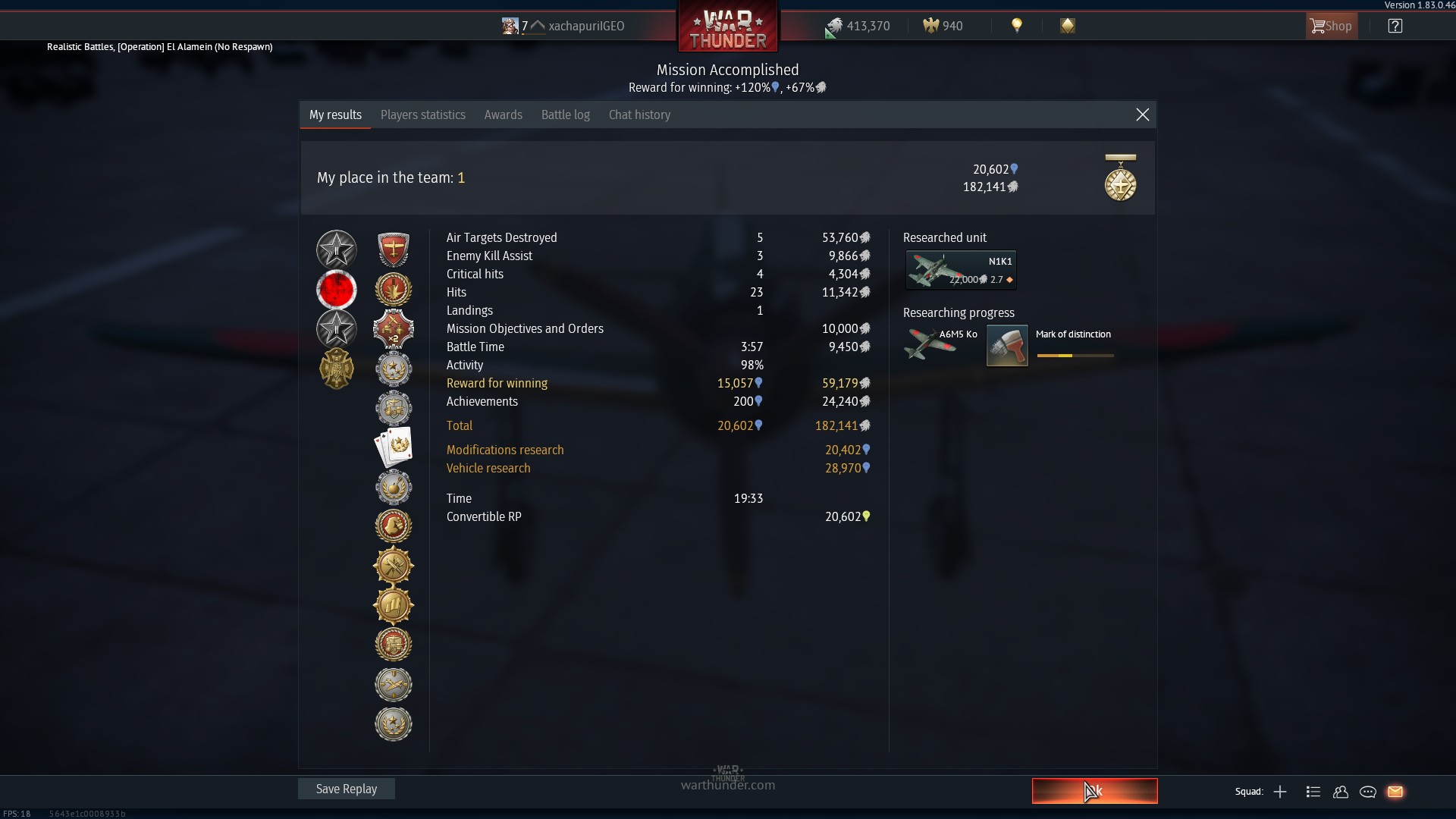Click the Save Replay button

346,789
